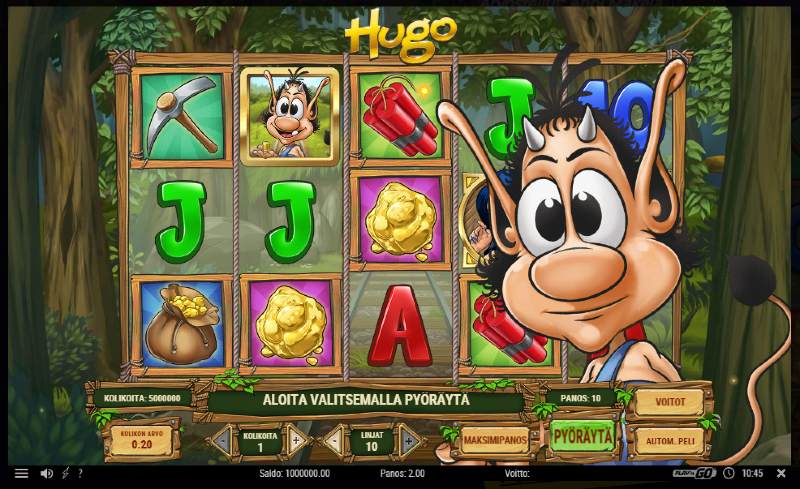
Task: Toggle the game sound speaker icon
Action: click(x=46, y=473)
